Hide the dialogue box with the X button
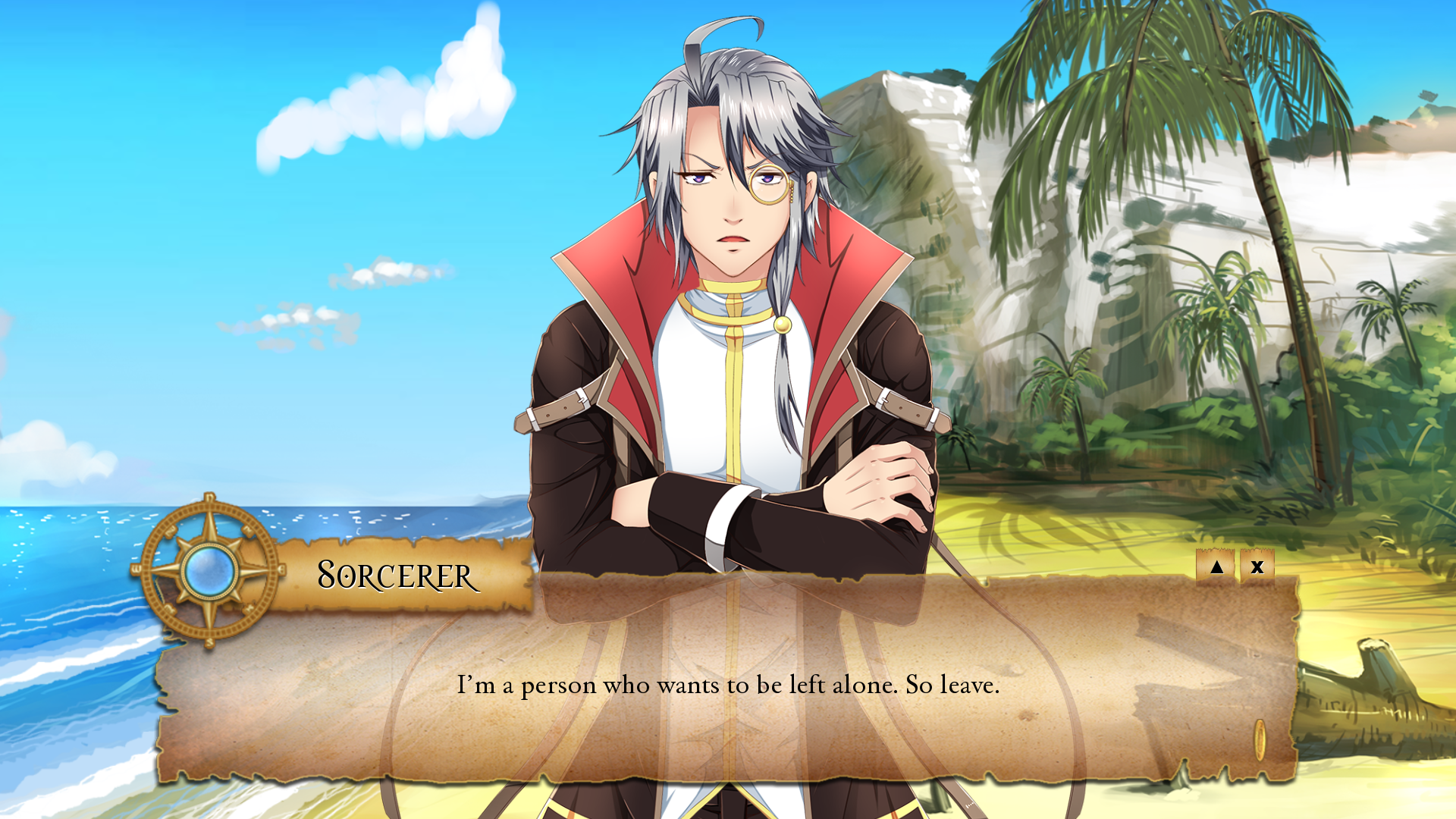The width and height of the screenshot is (1456, 819). [x=1257, y=566]
